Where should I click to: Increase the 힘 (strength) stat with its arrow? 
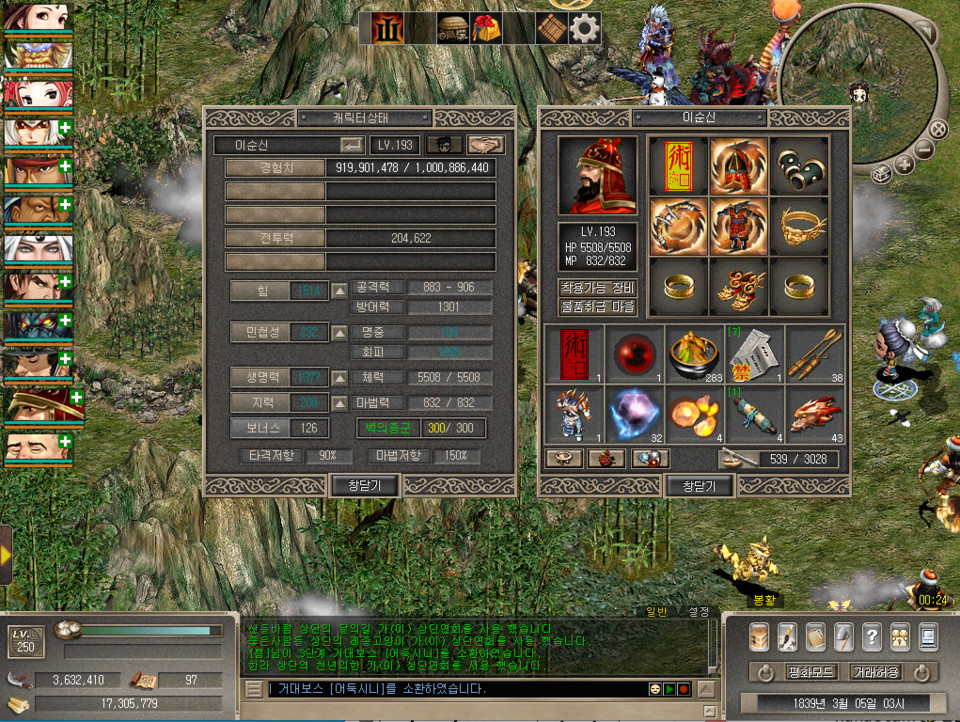tap(340, 291)
